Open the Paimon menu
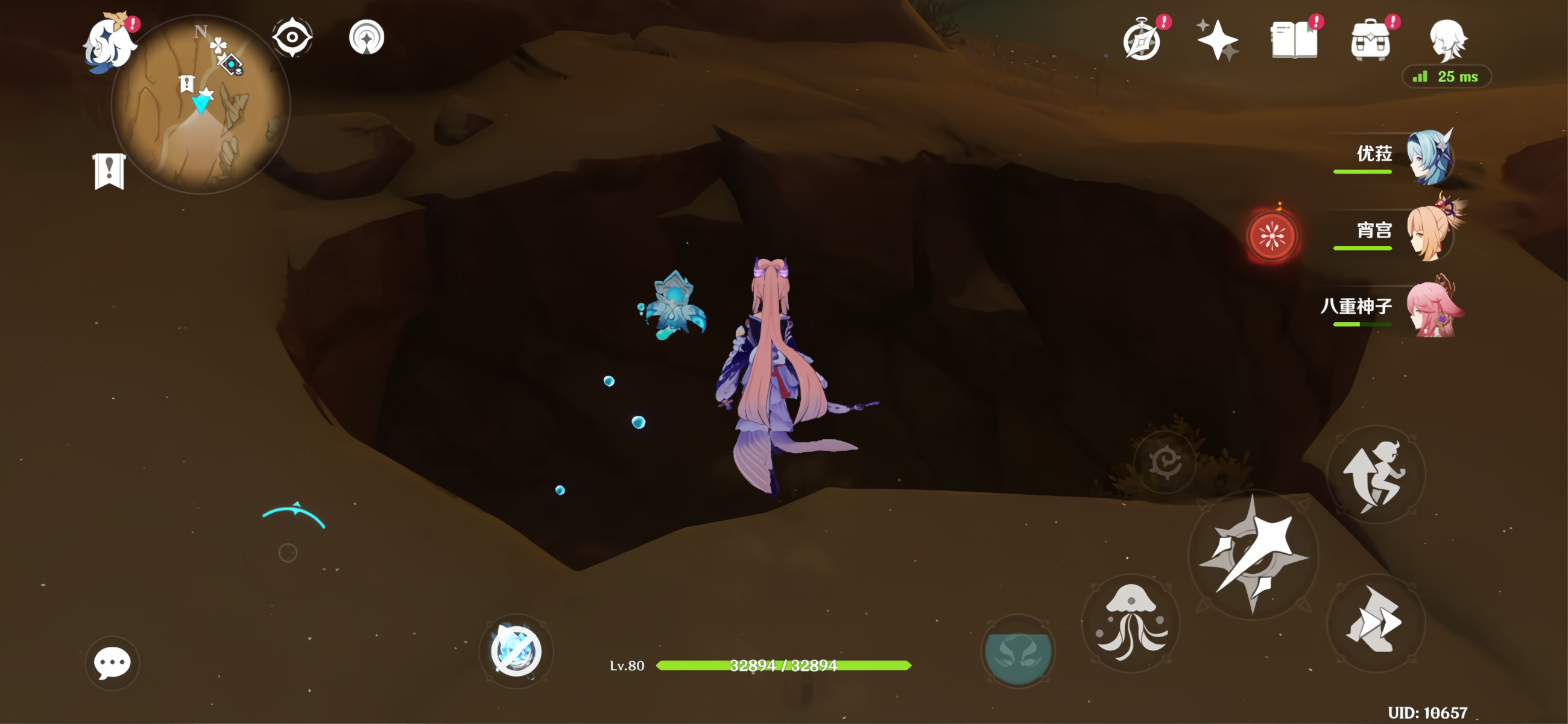1568x724 pixels. click(x=110, y=43)
